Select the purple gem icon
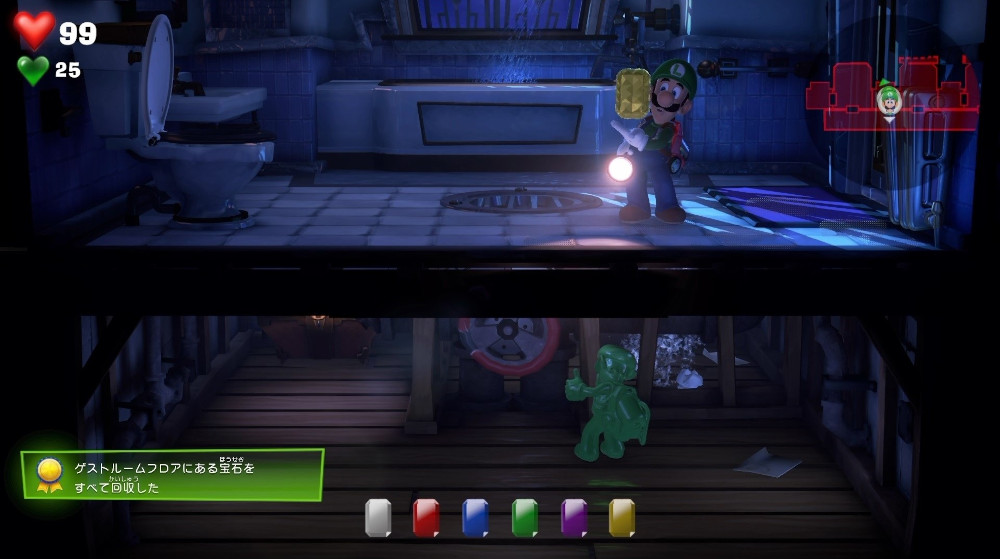 coord(573,517)
